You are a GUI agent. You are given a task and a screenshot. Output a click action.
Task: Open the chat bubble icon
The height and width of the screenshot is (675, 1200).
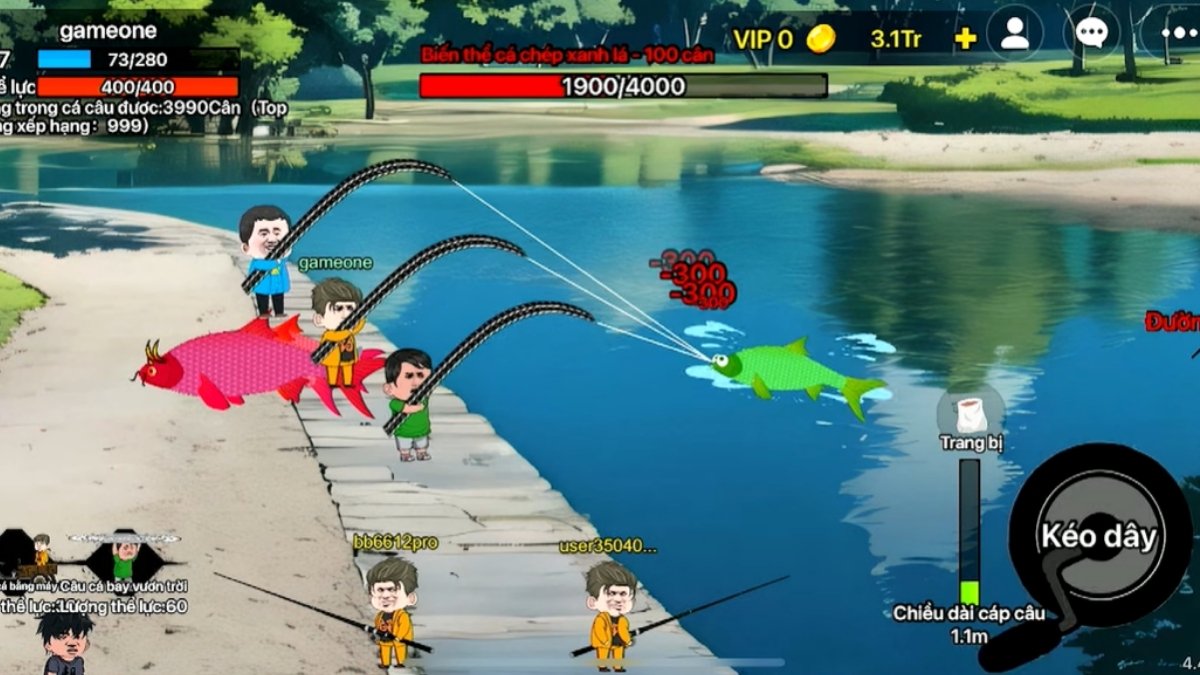[1090, 33]
